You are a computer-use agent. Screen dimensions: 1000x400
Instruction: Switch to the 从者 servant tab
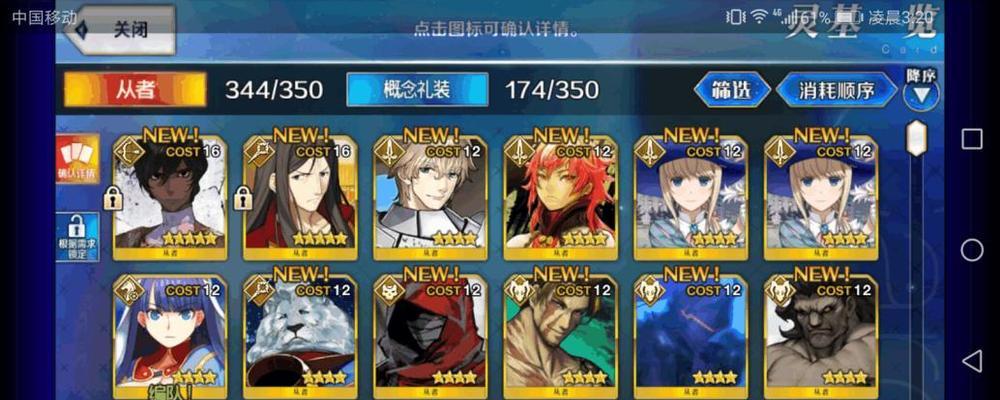click(135, 89)
